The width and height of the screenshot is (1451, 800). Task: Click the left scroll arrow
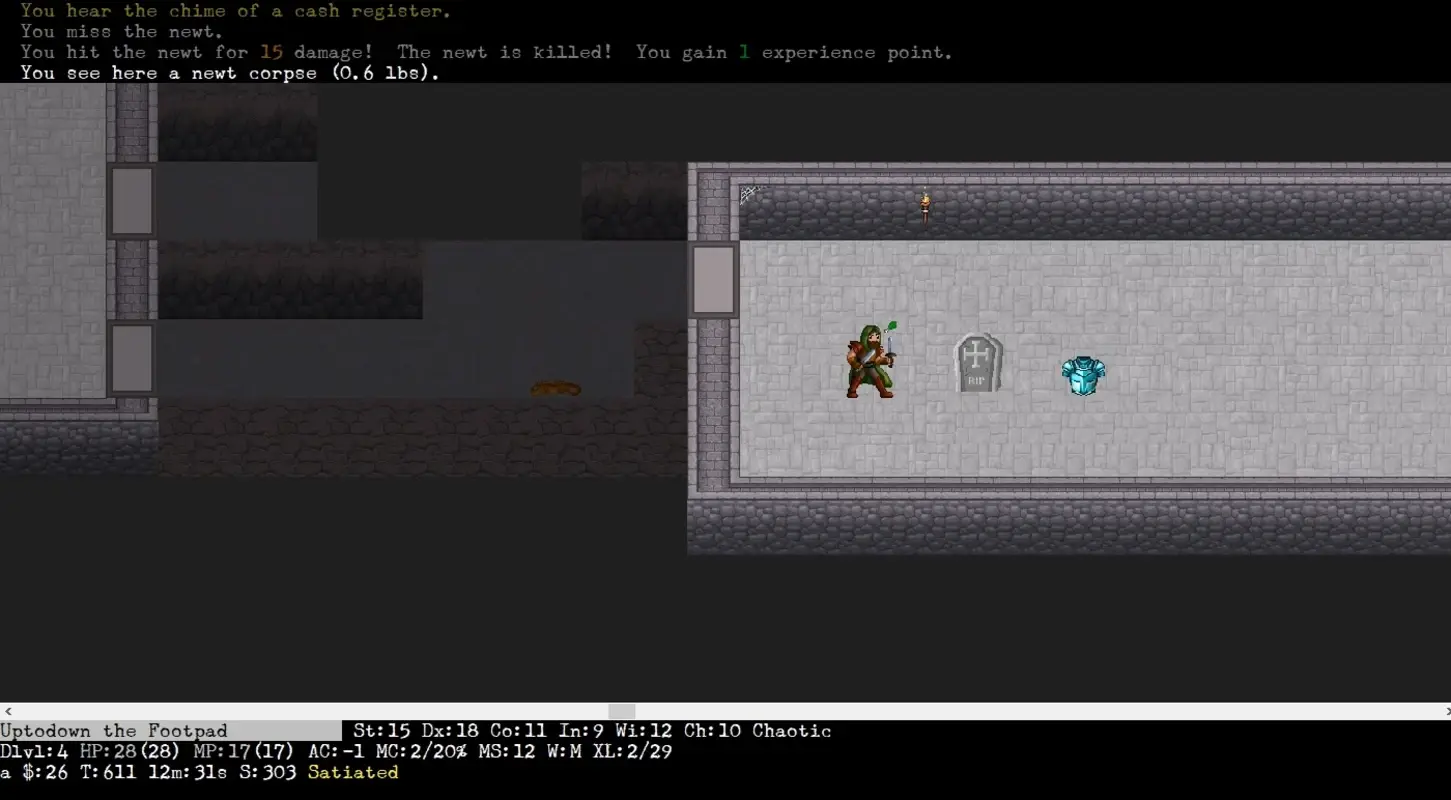point(6,712)
